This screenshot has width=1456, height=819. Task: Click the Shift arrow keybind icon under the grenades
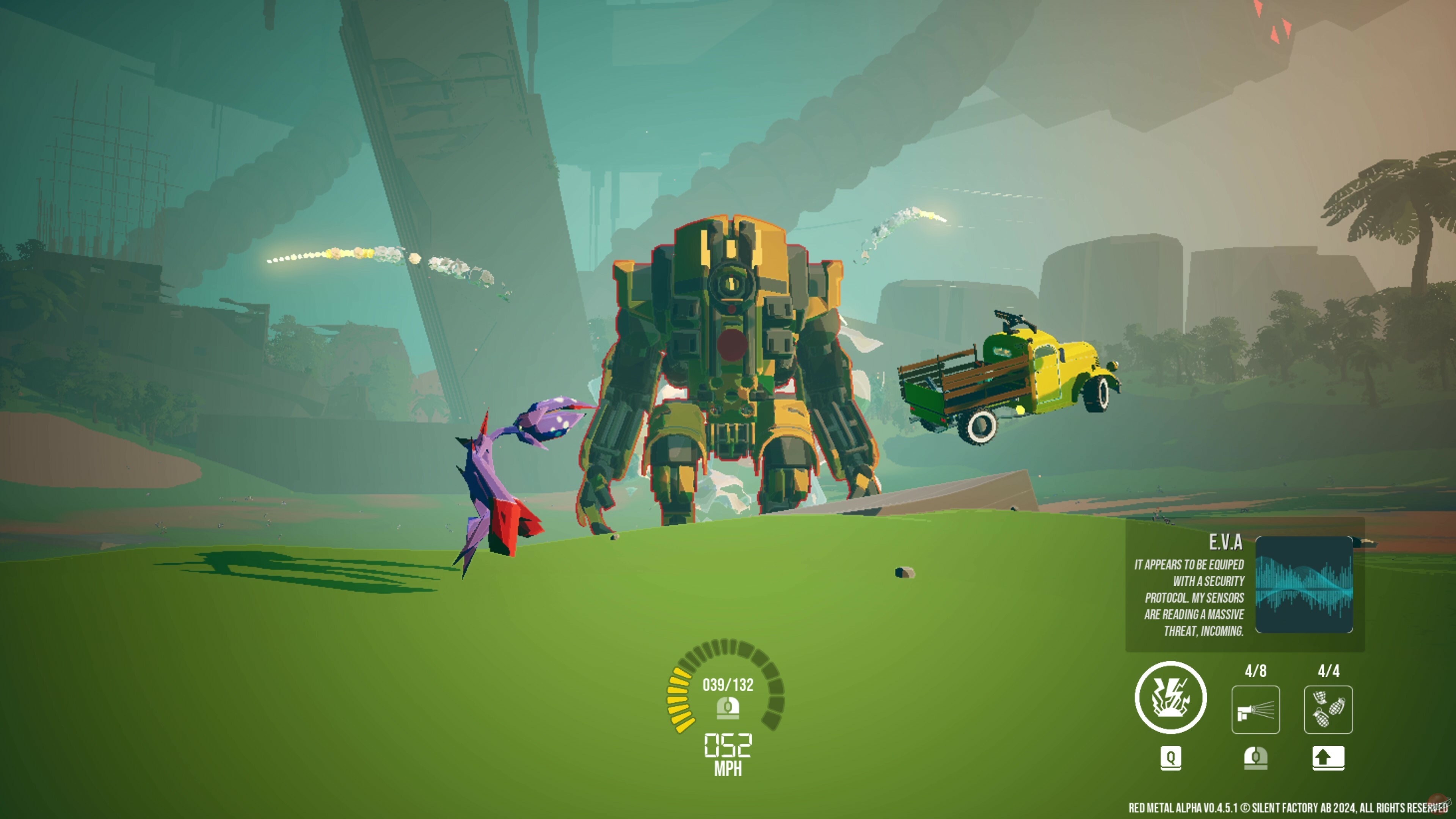click(x=1328, y=759)
